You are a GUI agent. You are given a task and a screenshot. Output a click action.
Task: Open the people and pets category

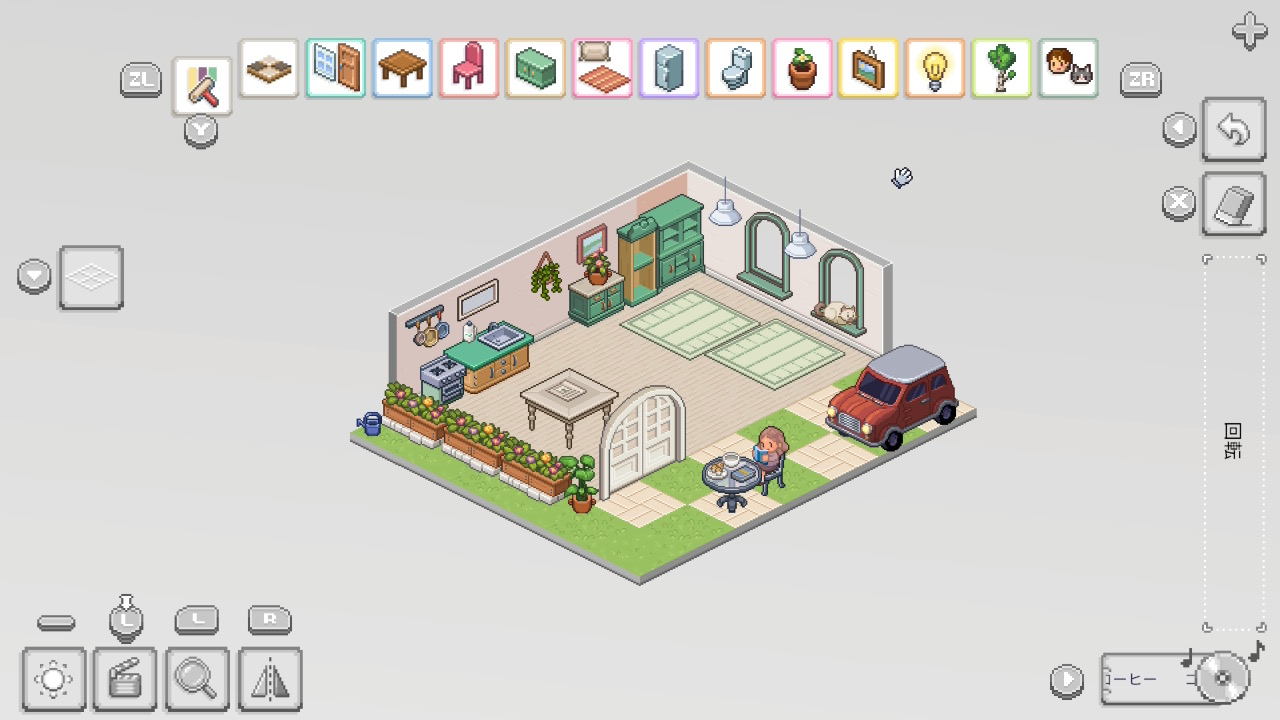click(1068, 68)
